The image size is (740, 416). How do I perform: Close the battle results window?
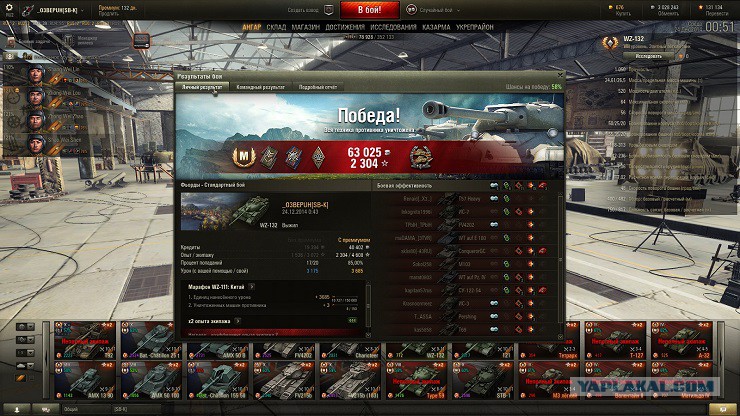pyautogui.click(x=561, y=75)
